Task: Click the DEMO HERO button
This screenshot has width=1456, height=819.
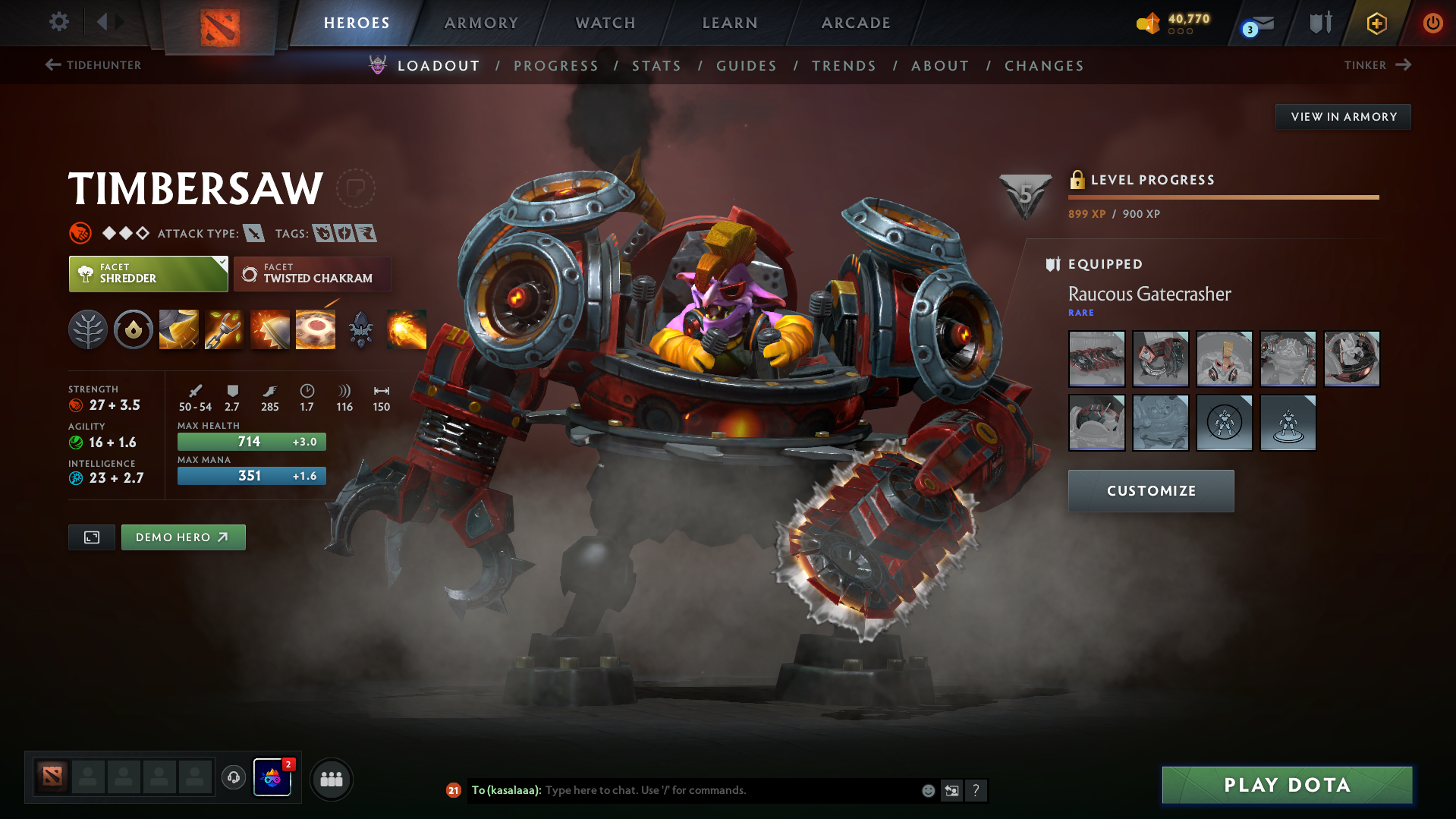Action: (x=183, y=537)
